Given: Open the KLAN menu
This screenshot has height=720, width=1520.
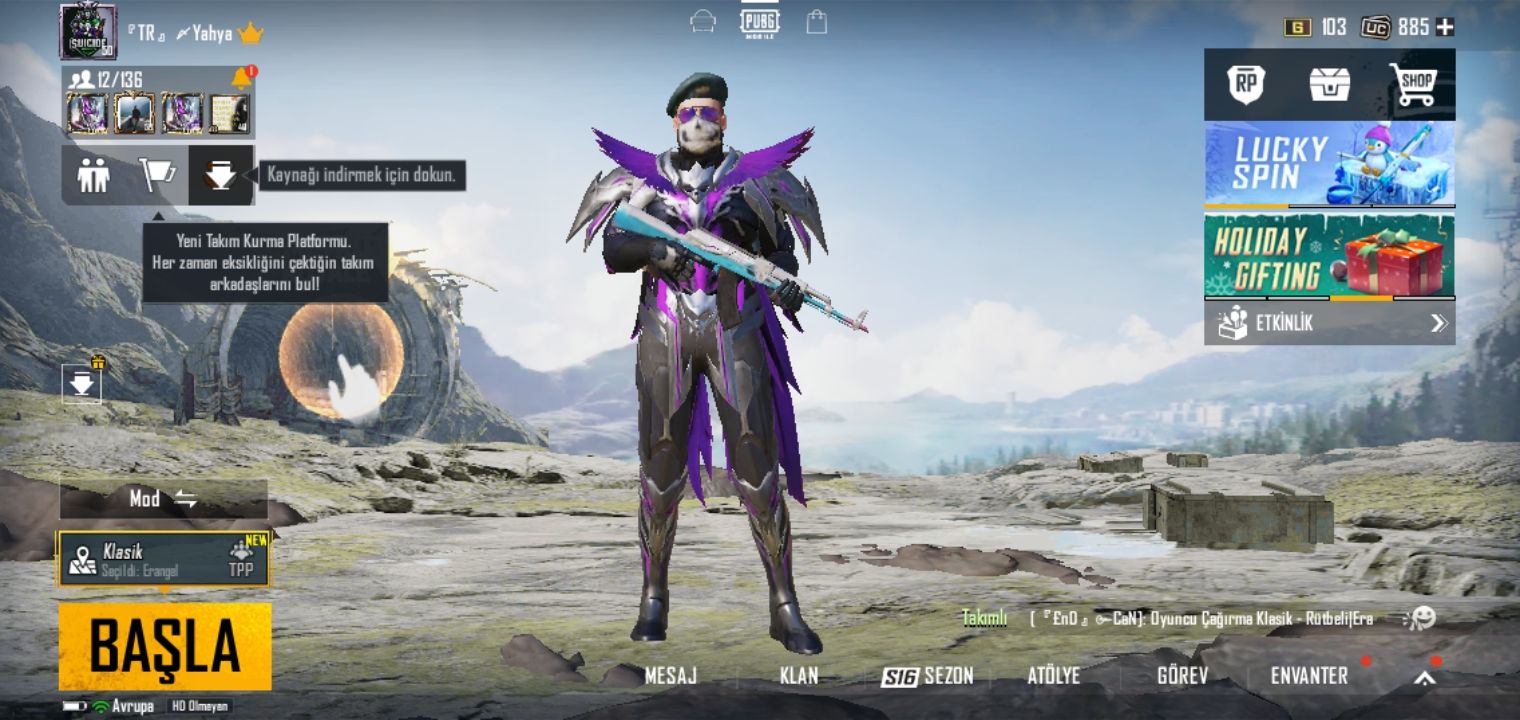Looking at the screenshot, I should (x=798, y=676).
